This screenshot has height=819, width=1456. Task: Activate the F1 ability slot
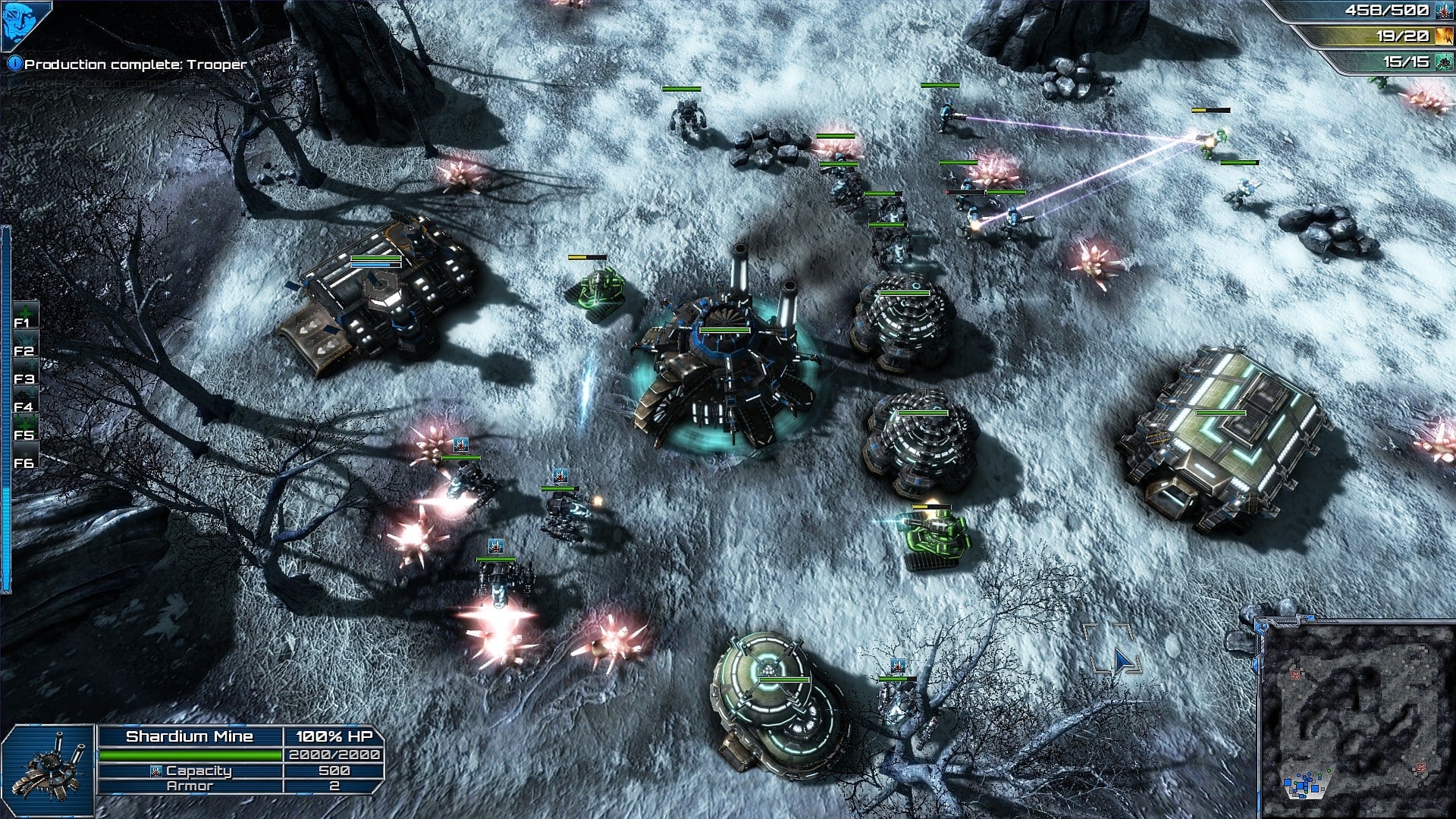[24, 316]
